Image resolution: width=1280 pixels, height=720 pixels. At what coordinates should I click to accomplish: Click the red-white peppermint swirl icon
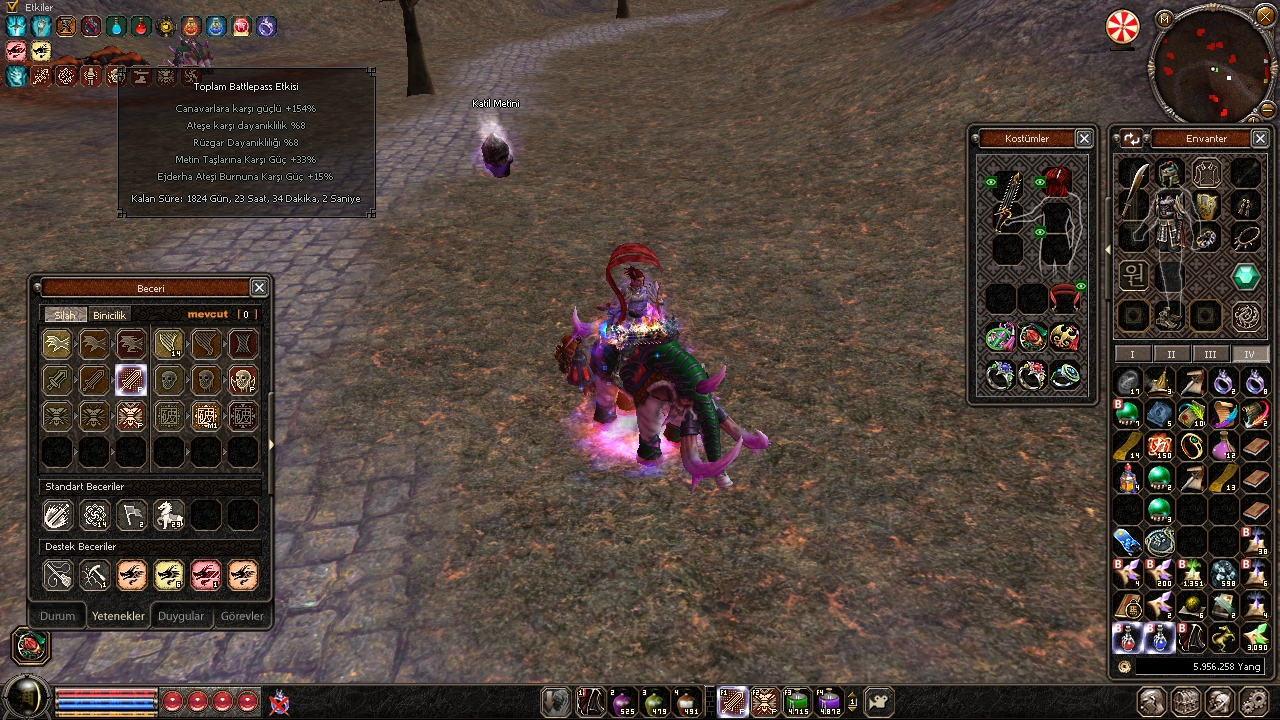1122,27
